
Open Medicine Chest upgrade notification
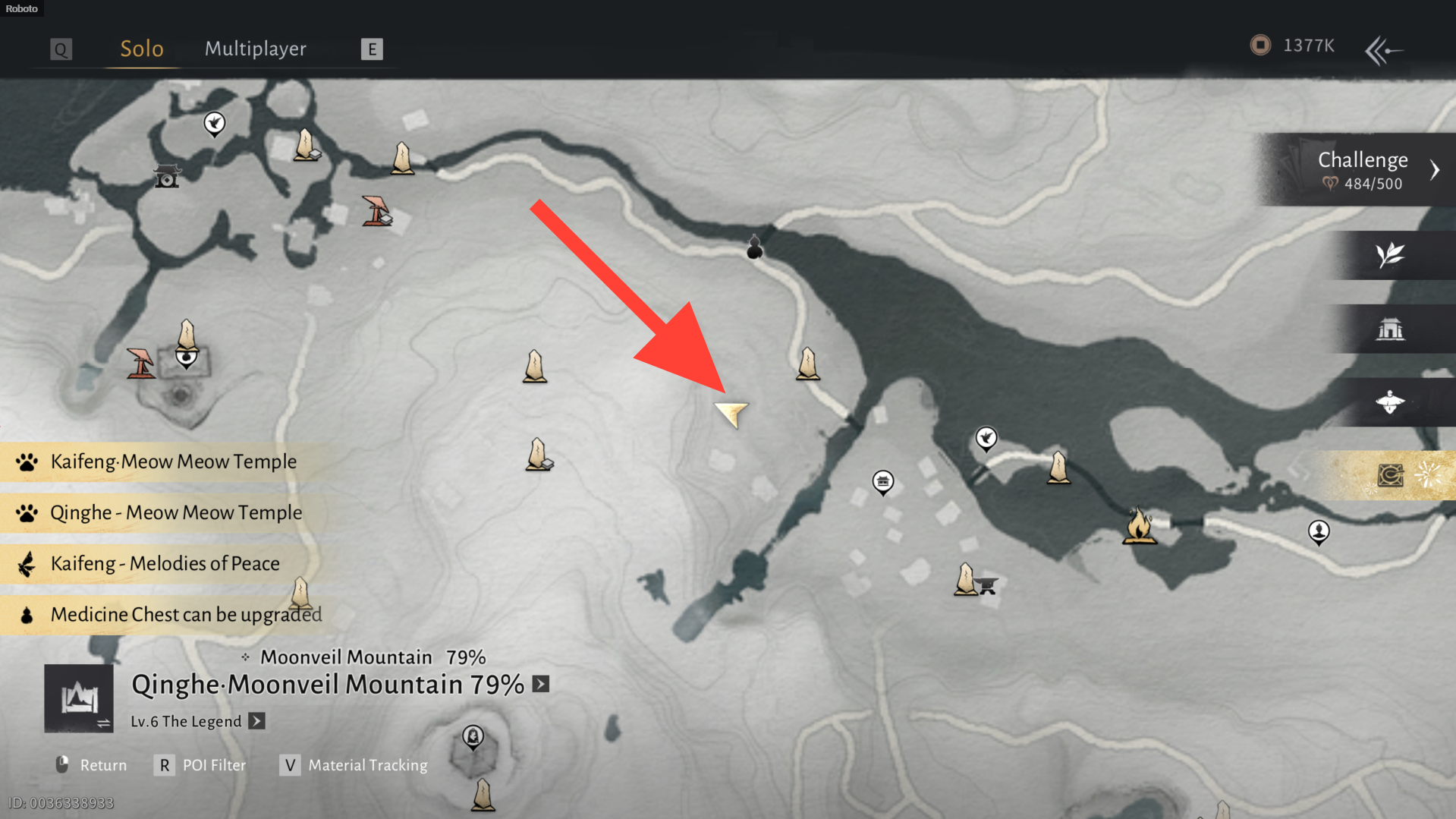click(x=185, y=614)
